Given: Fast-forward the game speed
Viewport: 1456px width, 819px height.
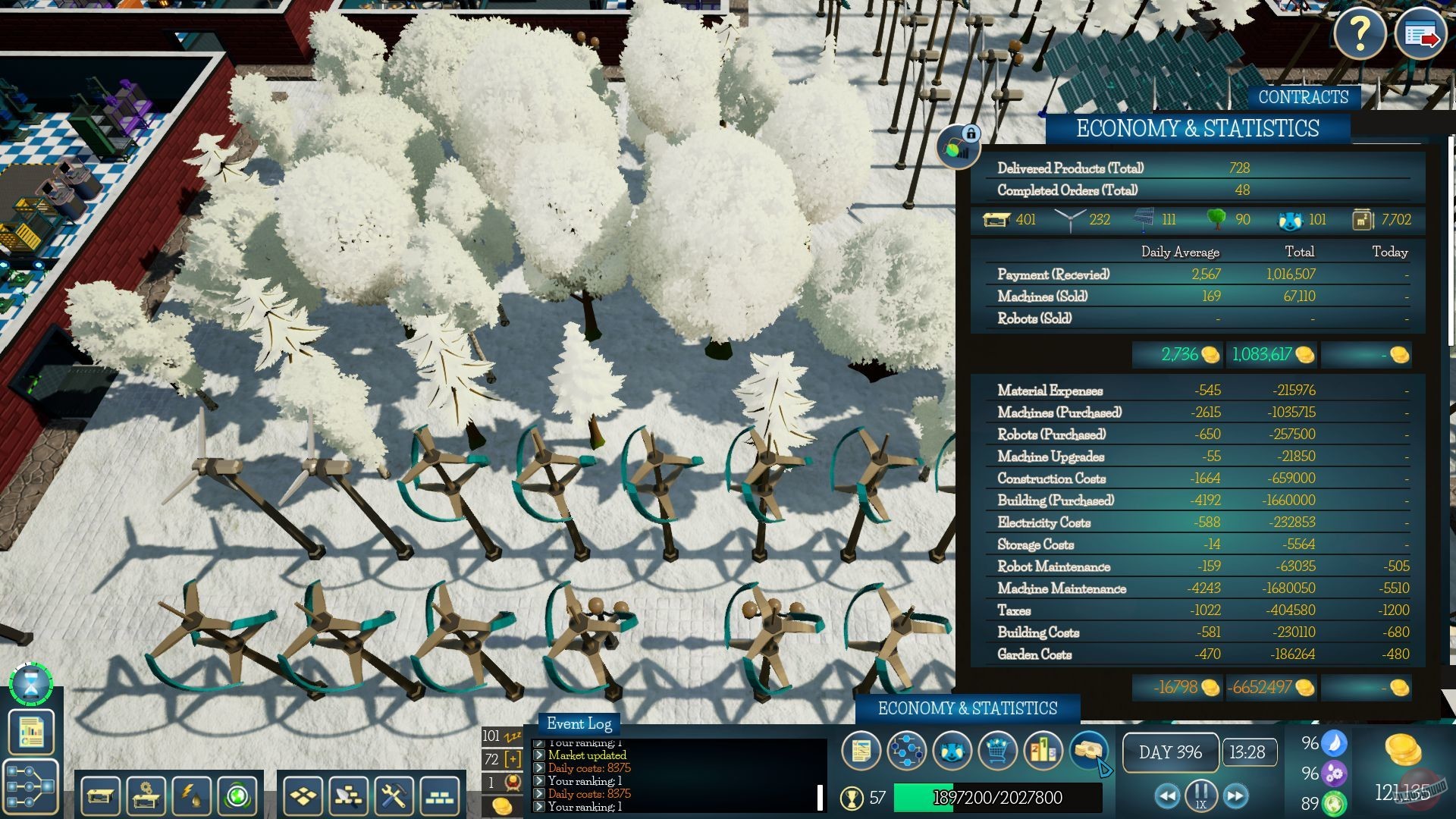Looking at the screenshot, I should click(x=1236, y=796).
